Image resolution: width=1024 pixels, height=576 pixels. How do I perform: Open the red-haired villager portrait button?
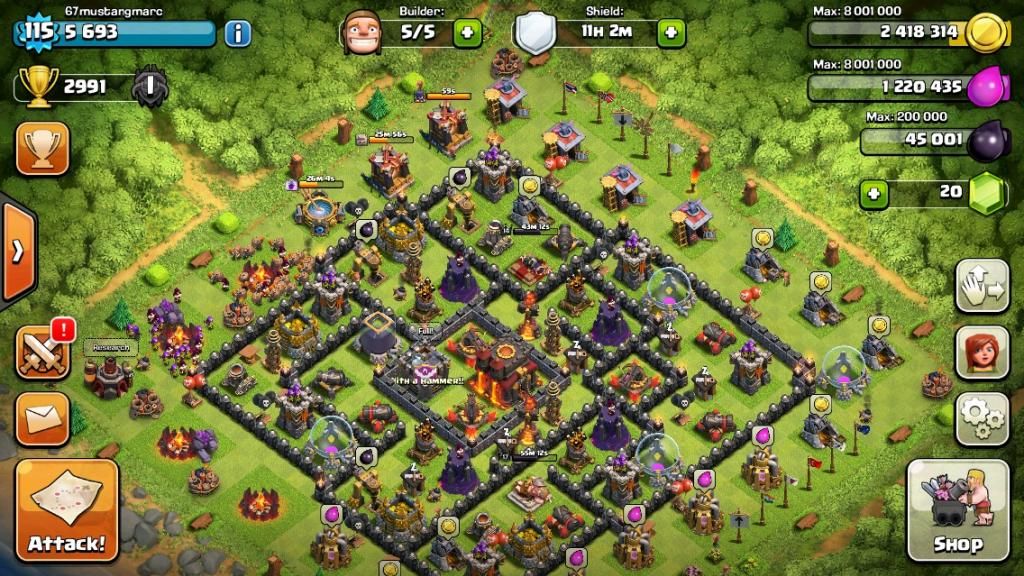(981, 352)
